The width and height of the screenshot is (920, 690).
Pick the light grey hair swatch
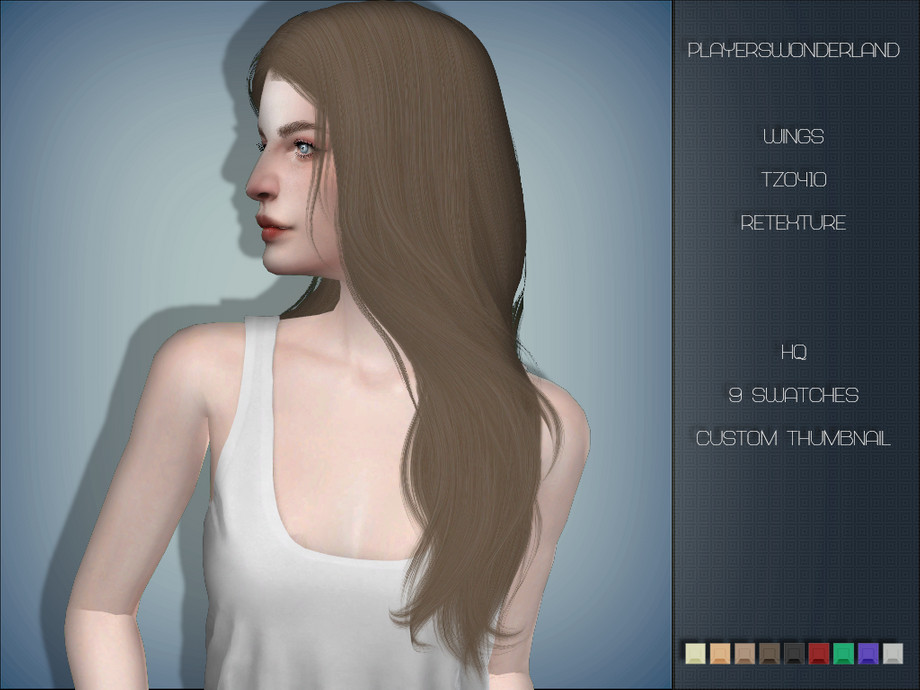click(892, 653)
